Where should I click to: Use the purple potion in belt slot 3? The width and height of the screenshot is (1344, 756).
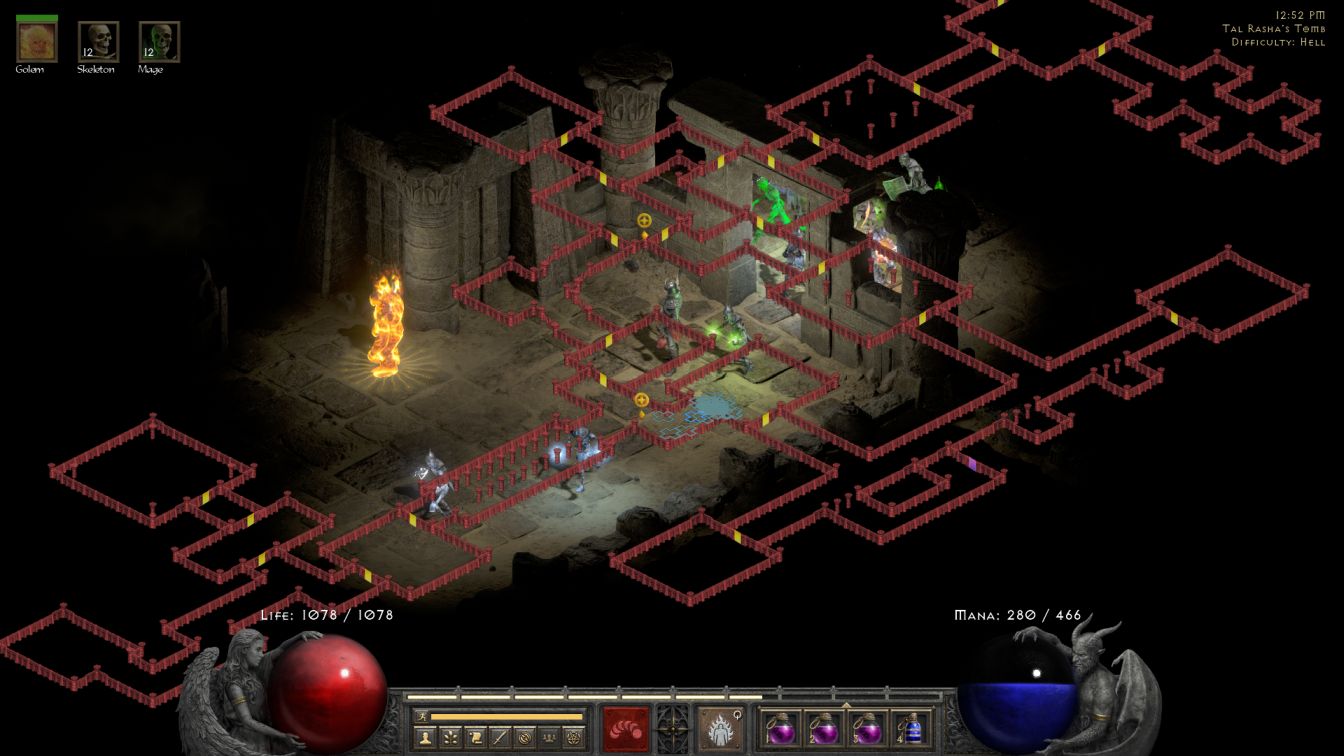(x=869, y=729)
